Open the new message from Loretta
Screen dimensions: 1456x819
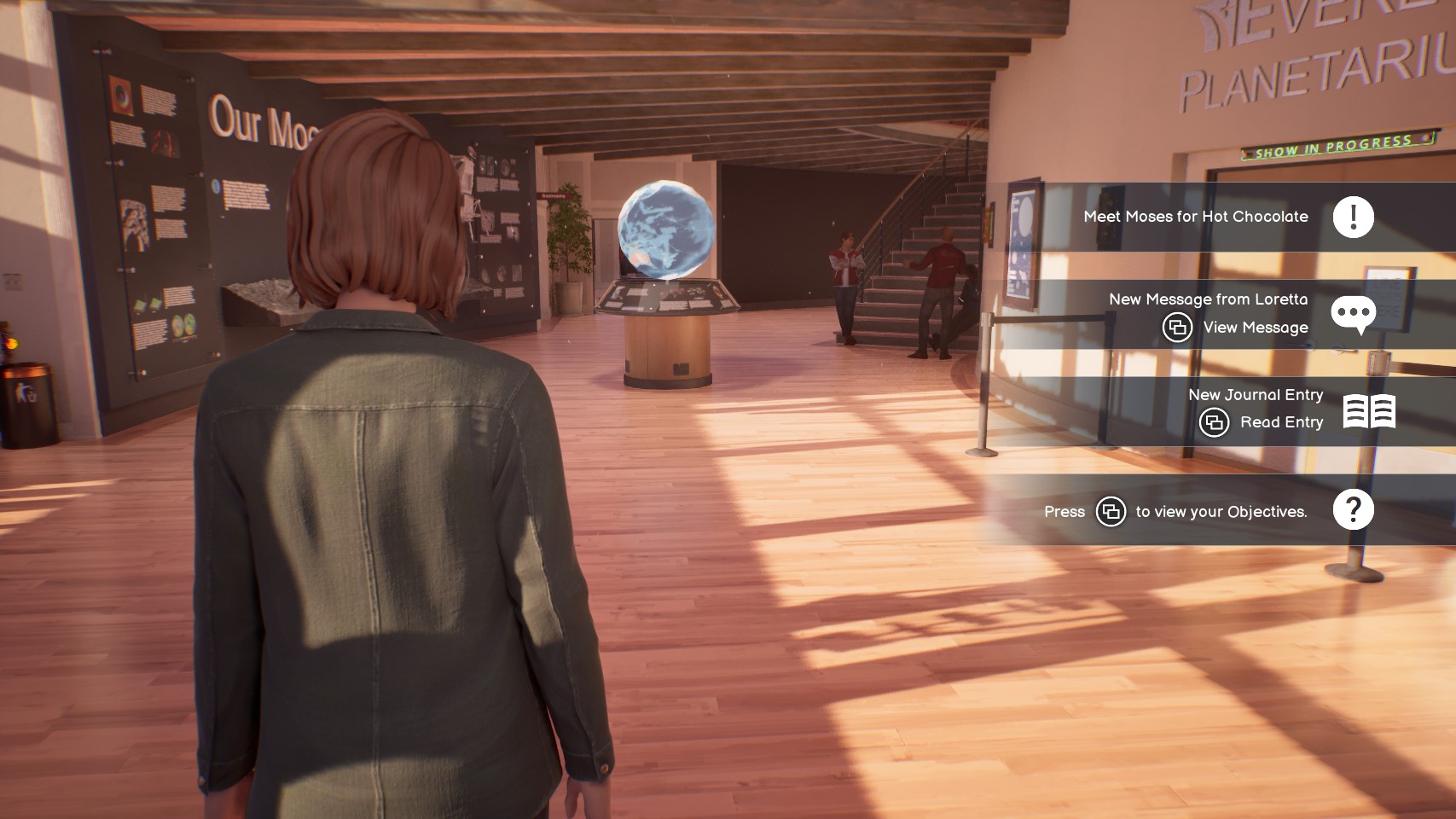click(1207, 299)
